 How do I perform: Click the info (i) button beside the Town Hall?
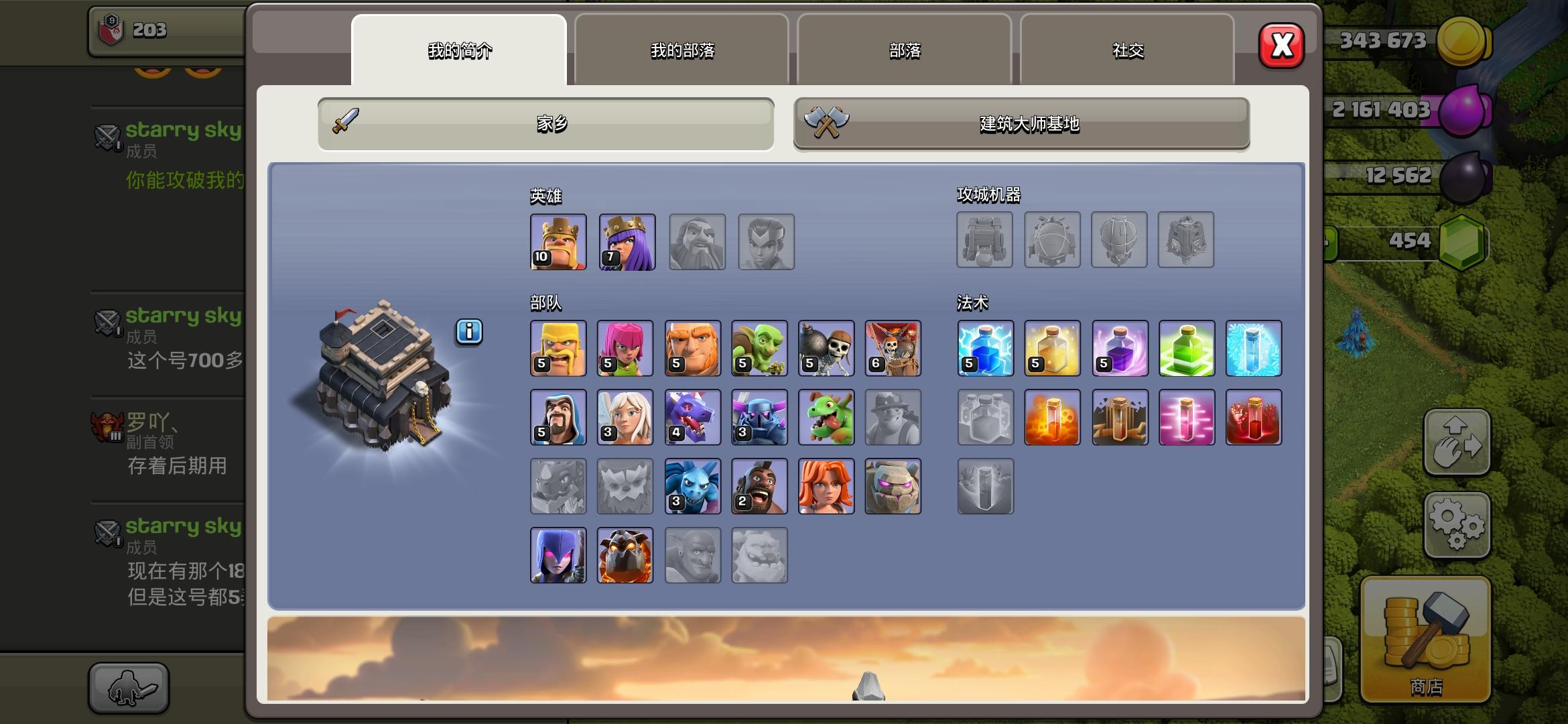point(469,332)
